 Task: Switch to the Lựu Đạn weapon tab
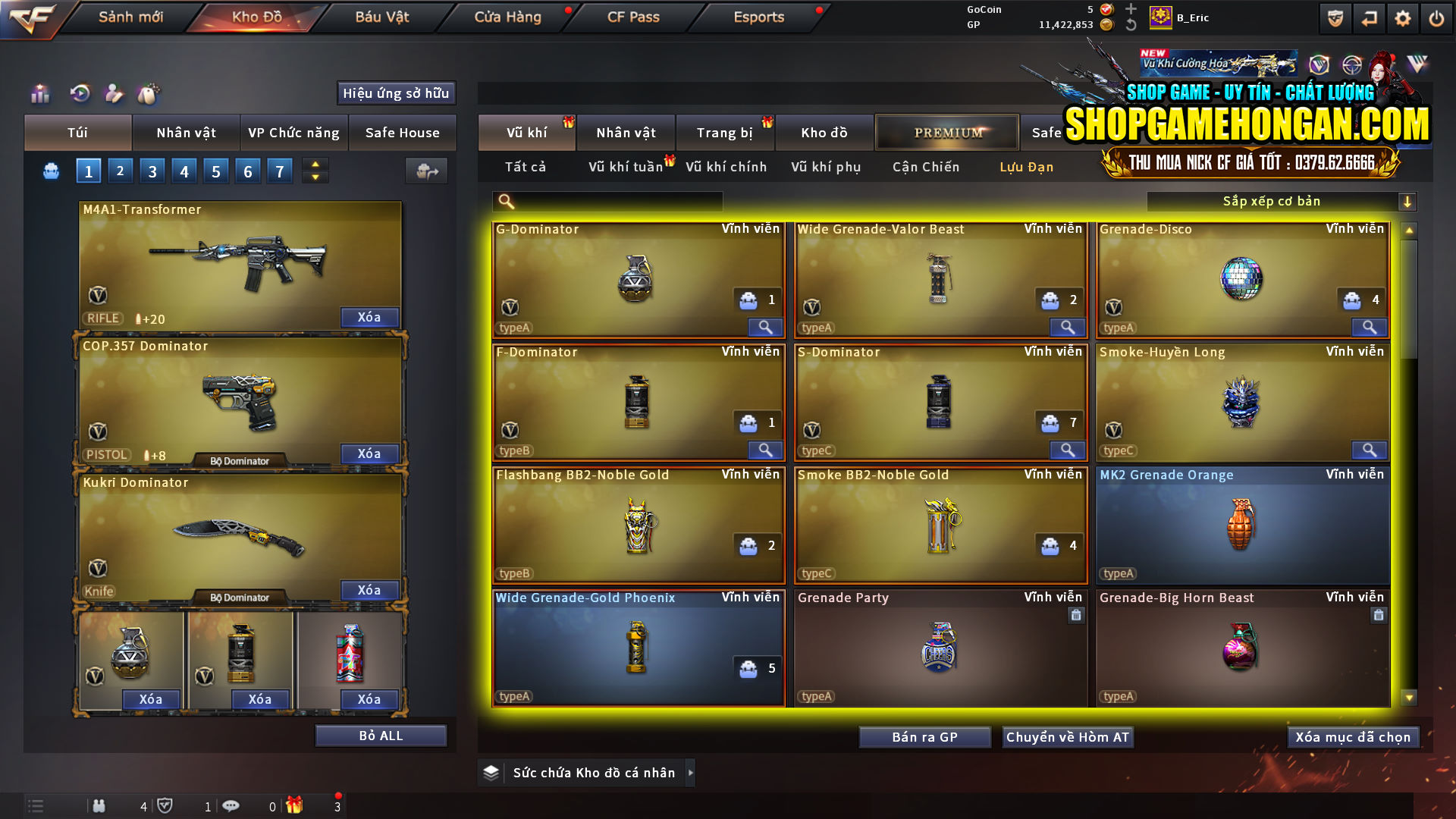click(1028, 167)
